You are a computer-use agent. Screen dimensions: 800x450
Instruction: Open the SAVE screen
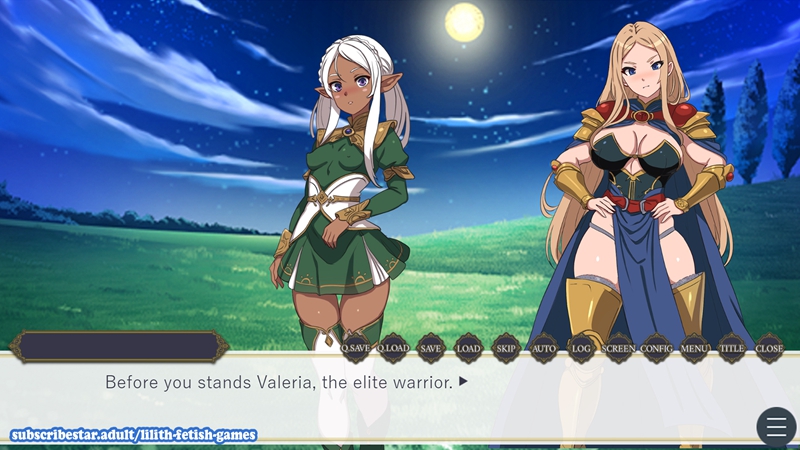point(430,348)
